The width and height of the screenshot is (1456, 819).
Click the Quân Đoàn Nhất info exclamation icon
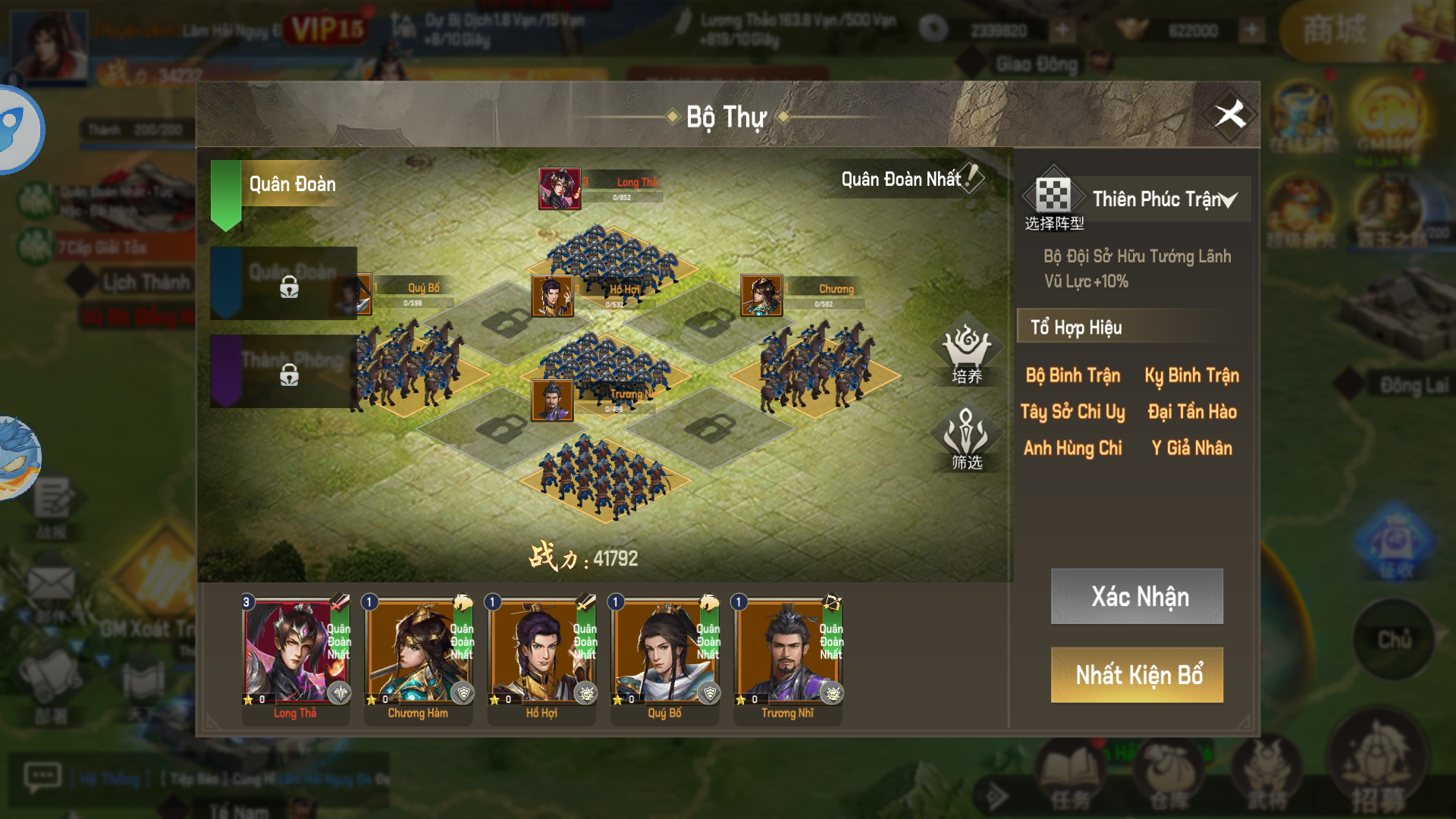pos(971,178)
